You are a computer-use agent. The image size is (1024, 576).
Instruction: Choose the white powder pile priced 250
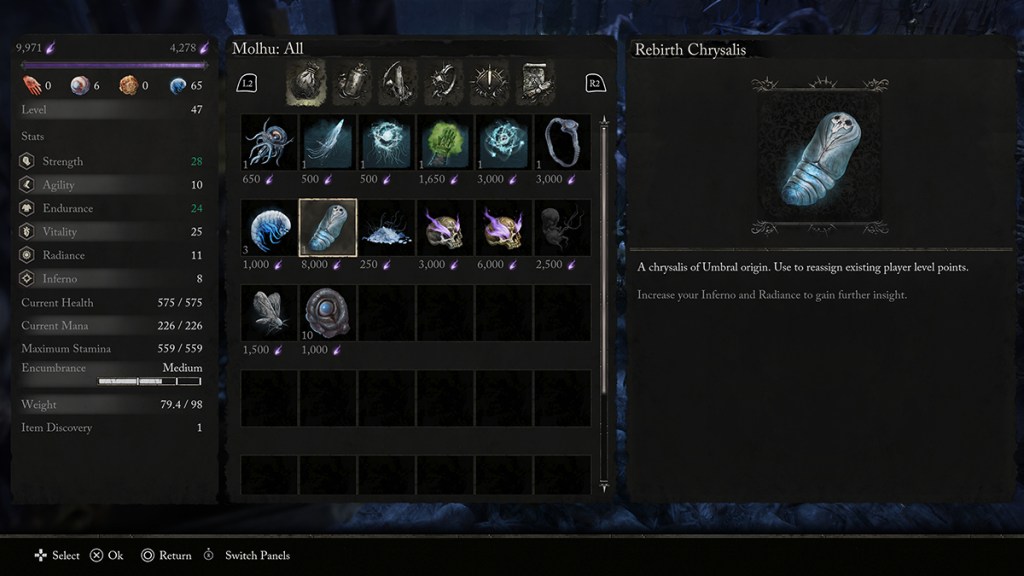[x=386, y=228]
